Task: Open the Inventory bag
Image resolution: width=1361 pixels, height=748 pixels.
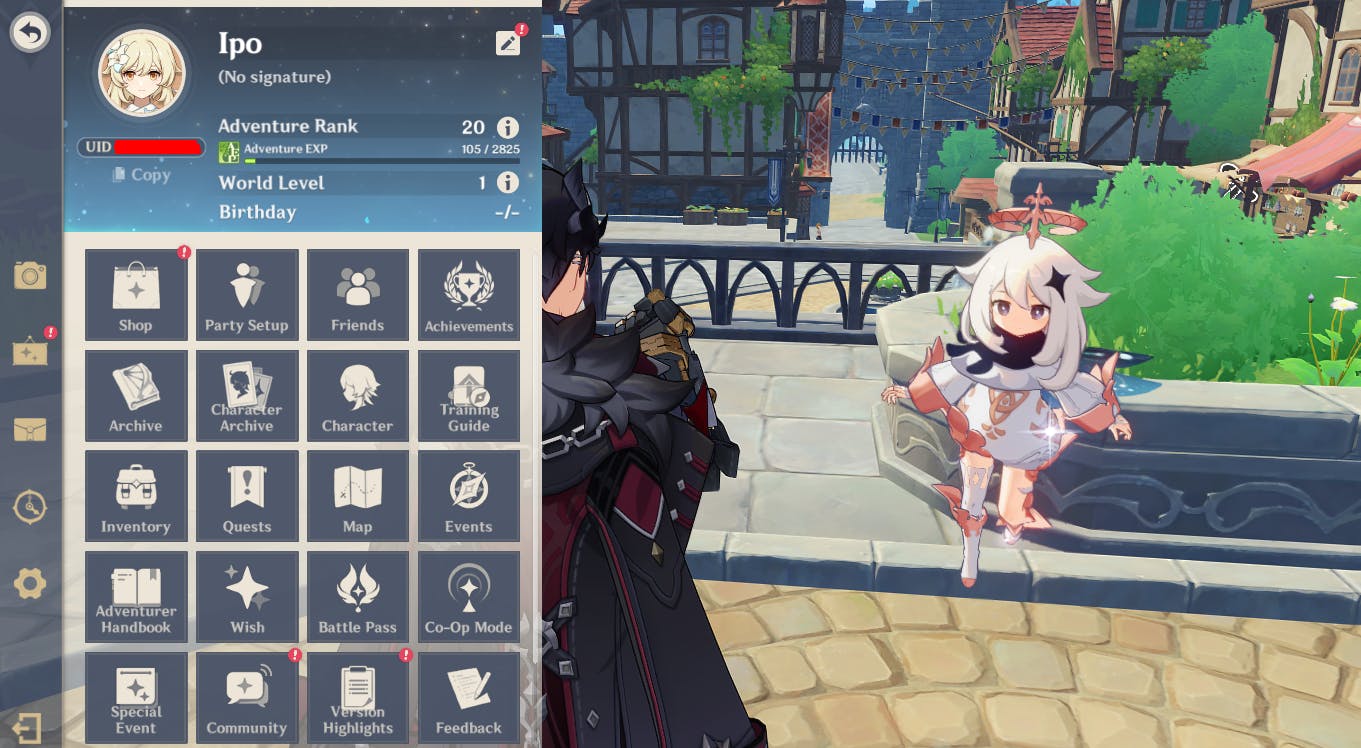Action: click(136, 496)
